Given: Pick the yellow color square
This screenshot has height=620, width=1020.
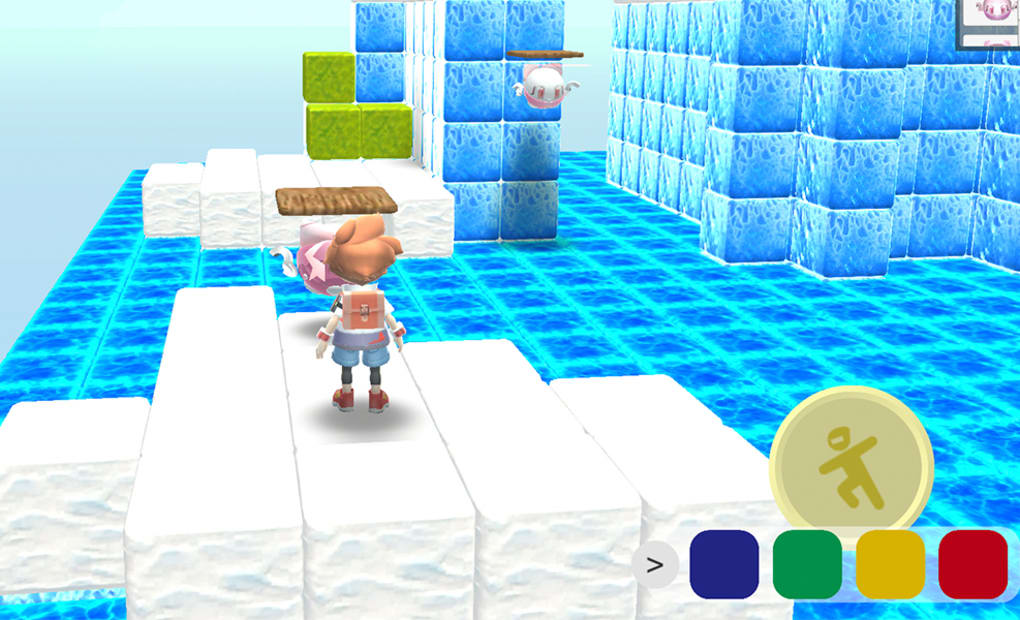Looking at the screenshot, I should tap(890, 564).
